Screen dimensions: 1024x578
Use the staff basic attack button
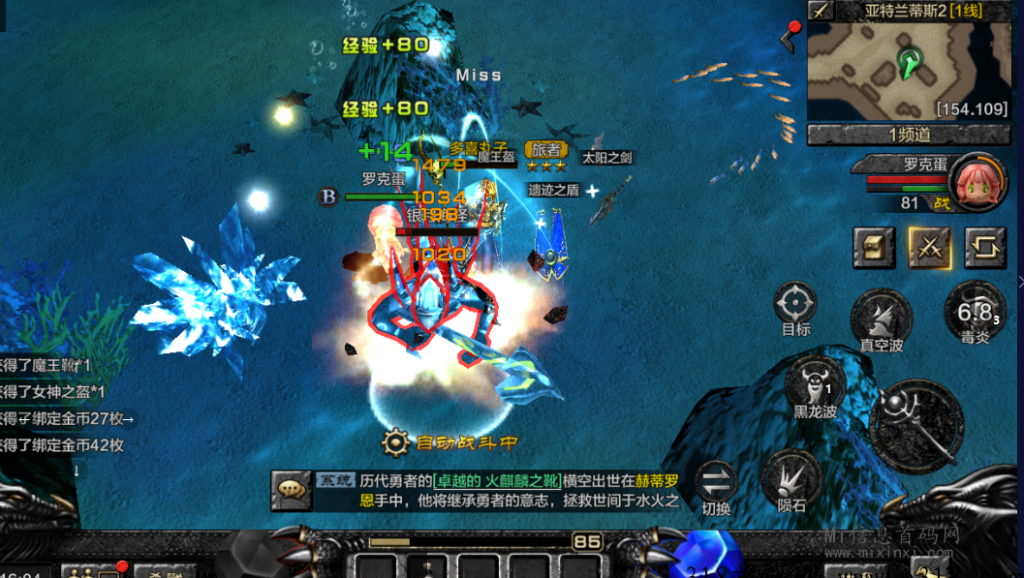pos(916,424)
